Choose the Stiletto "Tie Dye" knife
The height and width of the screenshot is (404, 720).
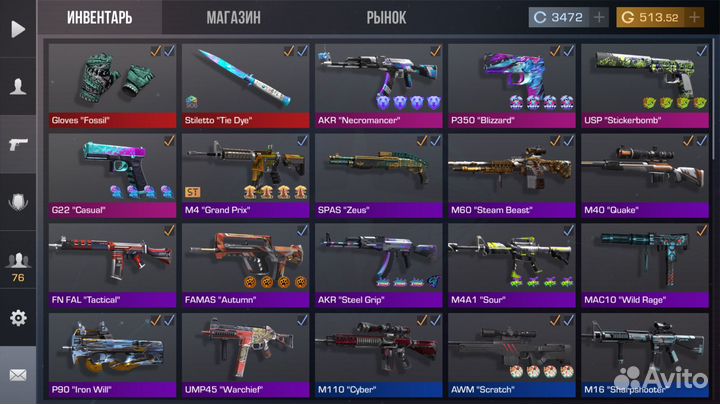point(245,84)
